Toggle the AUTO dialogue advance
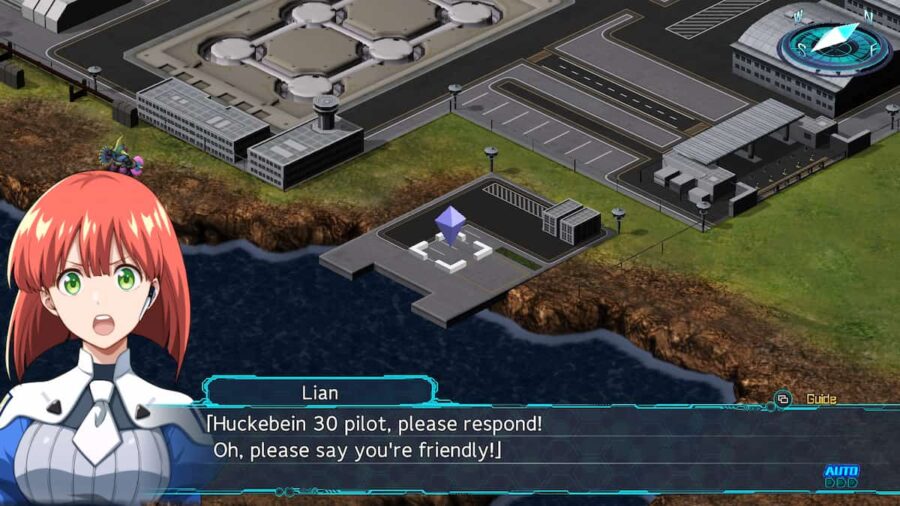This screenshot has height=506, width=900. pos(841,474)
